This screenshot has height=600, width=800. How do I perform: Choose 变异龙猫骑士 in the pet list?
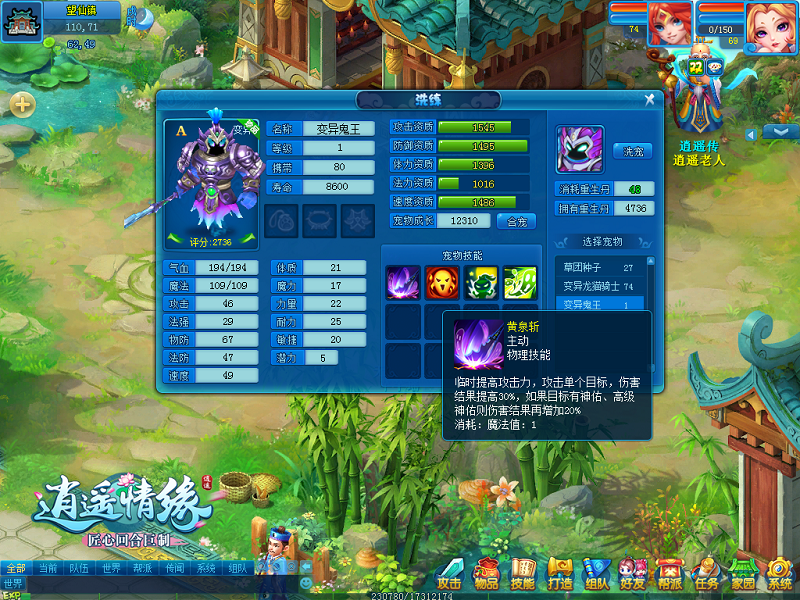click(x=598, y=286)
